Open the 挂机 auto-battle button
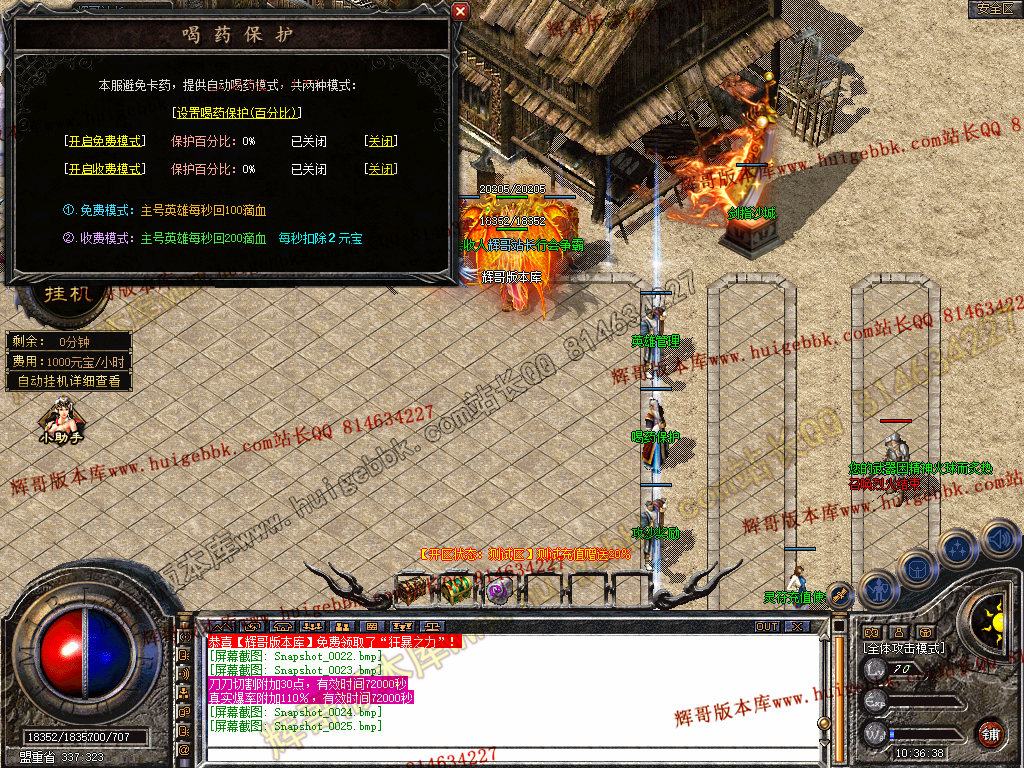 [x=68, y=294]
